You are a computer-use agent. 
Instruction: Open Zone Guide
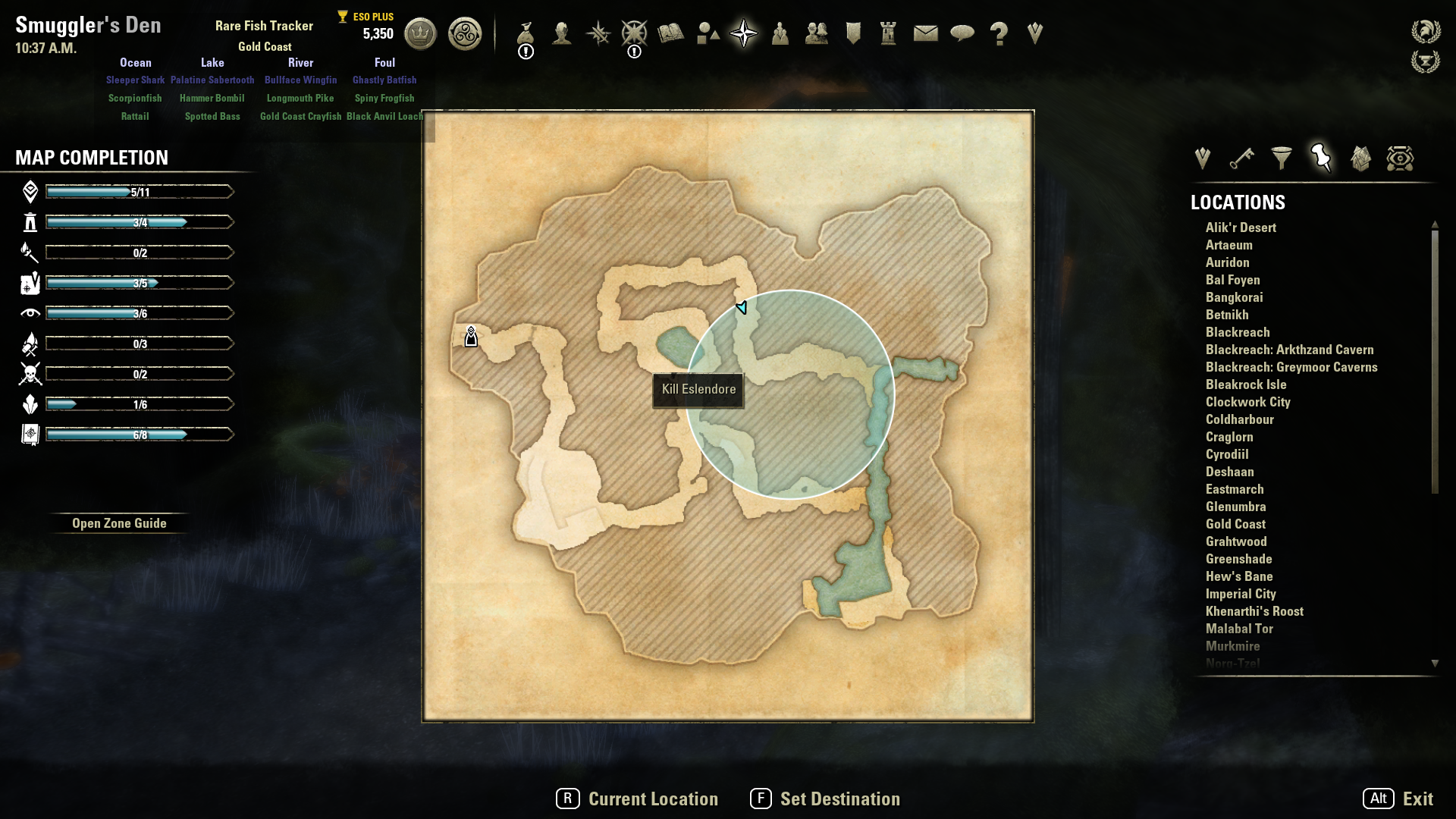(x=119, y=523)
